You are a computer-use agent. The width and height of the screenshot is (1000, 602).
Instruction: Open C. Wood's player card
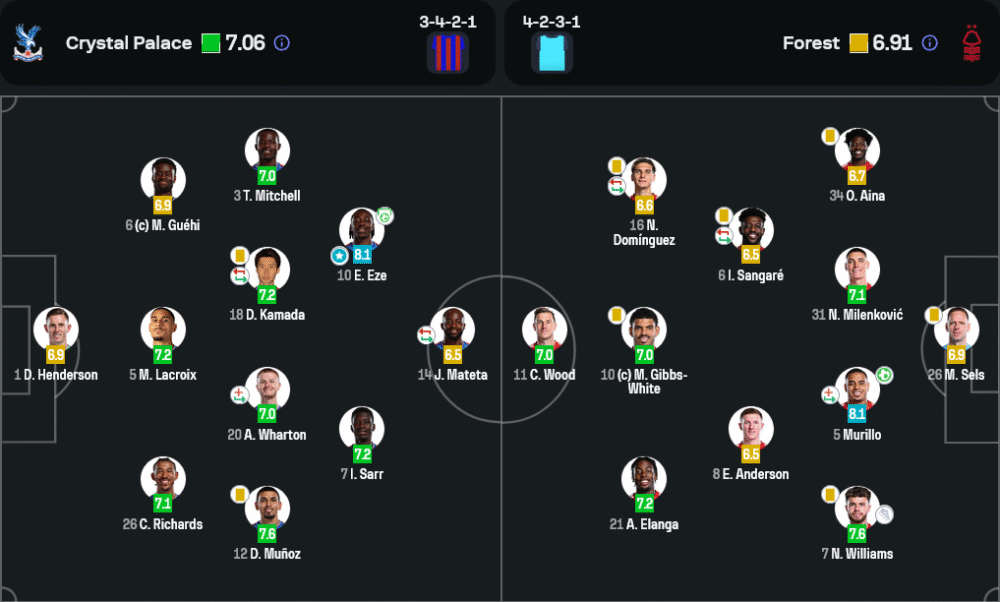click(x=544, y=330)
